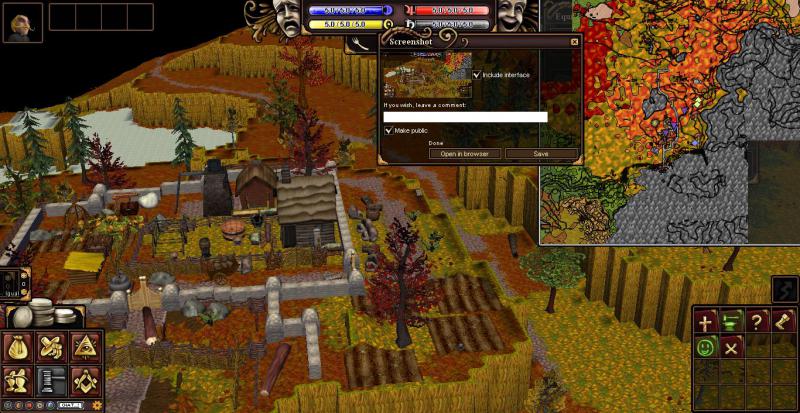Select the green anvil action icon
Image resolution: width=800 pixels, height=413 pixels.
732,323
